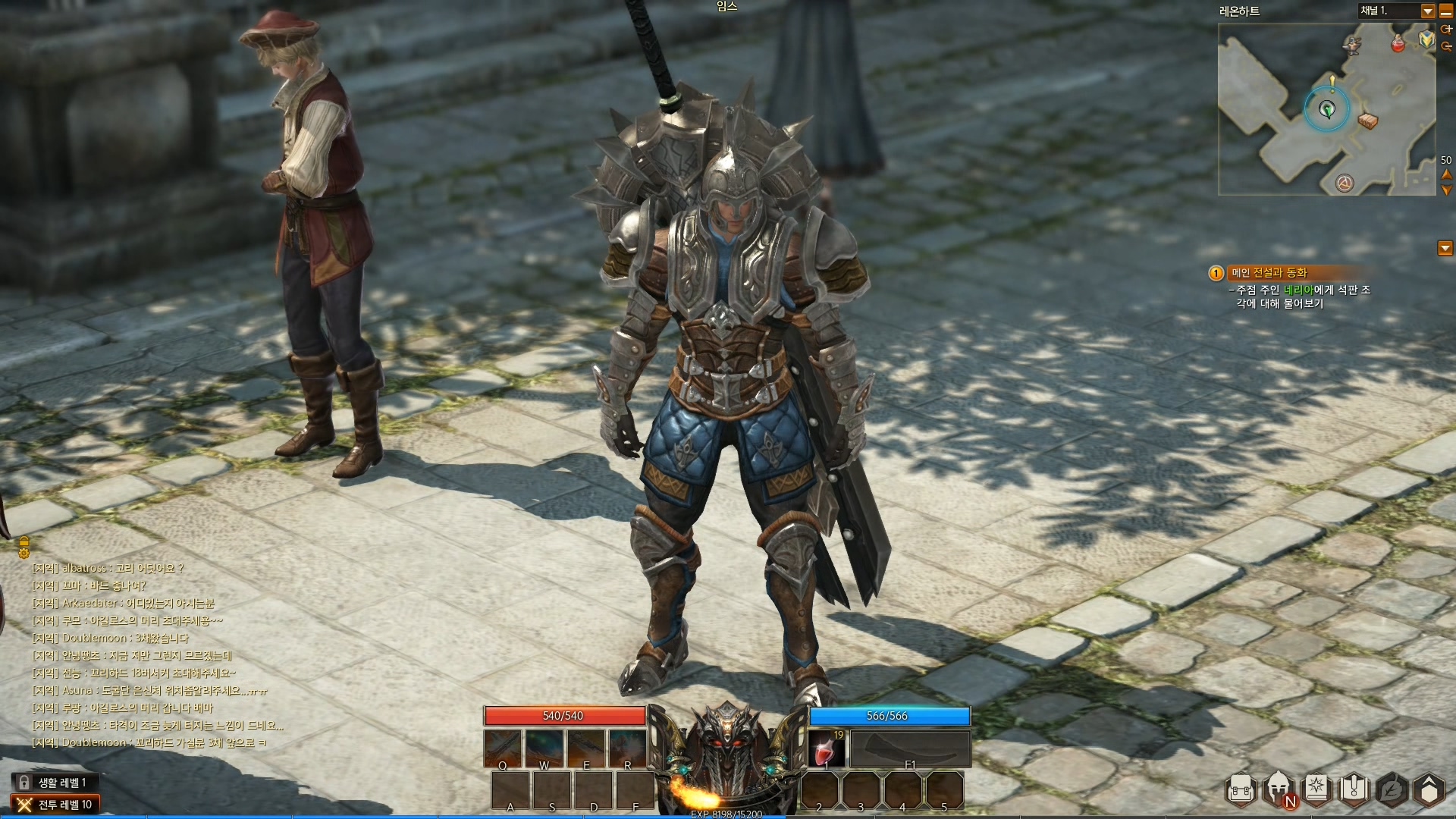Open the backpack inventory

pyautogui.click(x=1241, y=791)
